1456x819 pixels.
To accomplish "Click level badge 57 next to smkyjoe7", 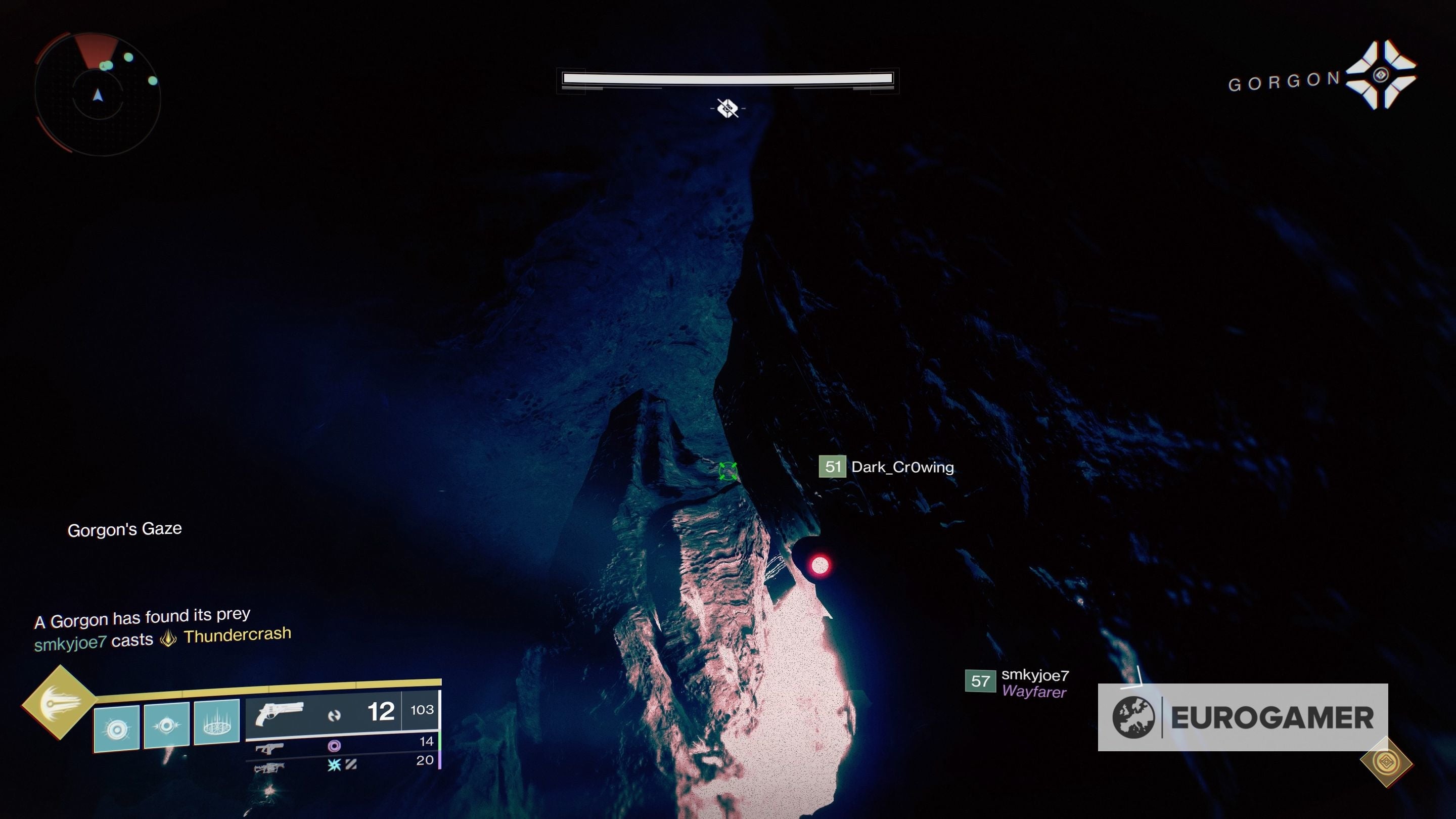I will (x=980, y=682).
